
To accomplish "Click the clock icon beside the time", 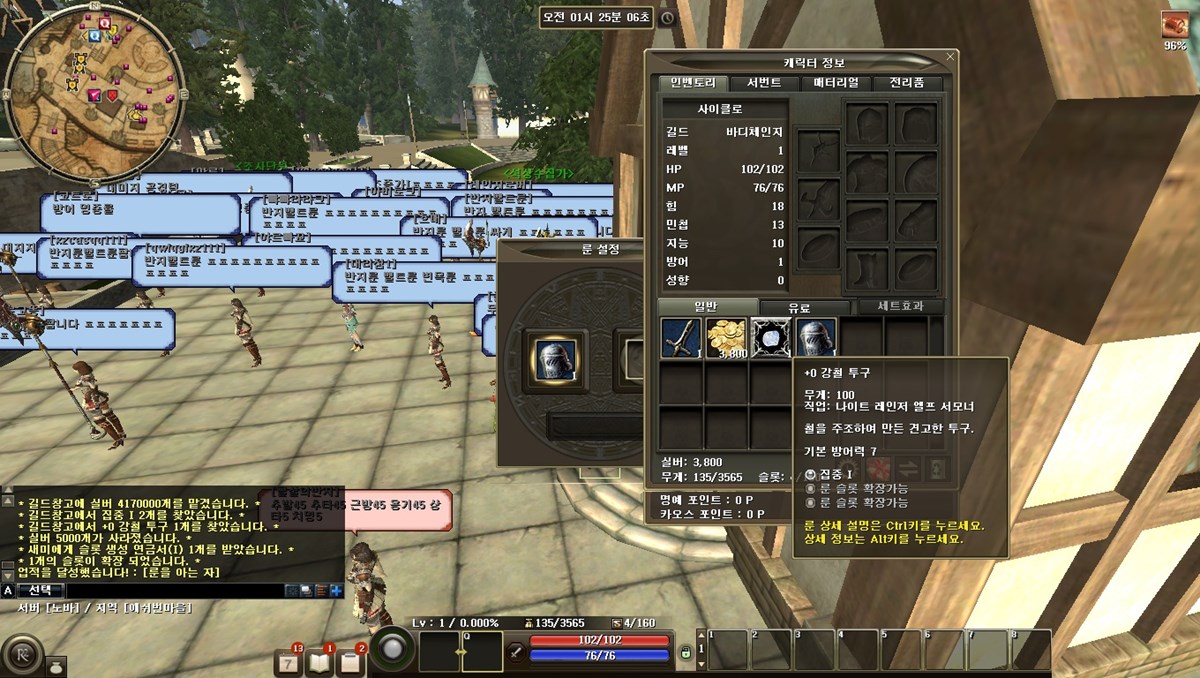I will click(x=667, y=18).
